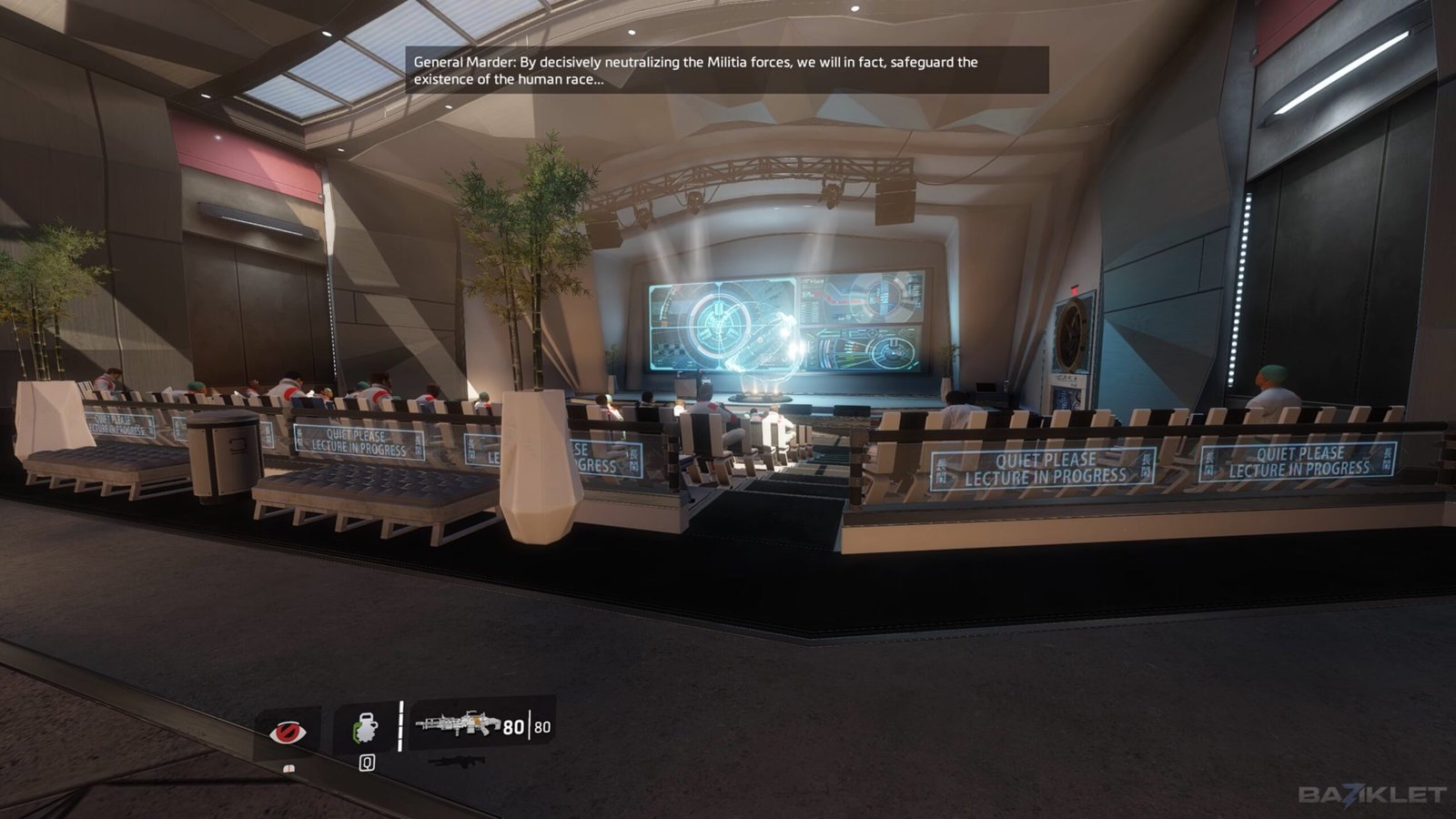The image size is (1456, 819).
Task: Activate the cloak eye ability icon
Action: point(288,730)
